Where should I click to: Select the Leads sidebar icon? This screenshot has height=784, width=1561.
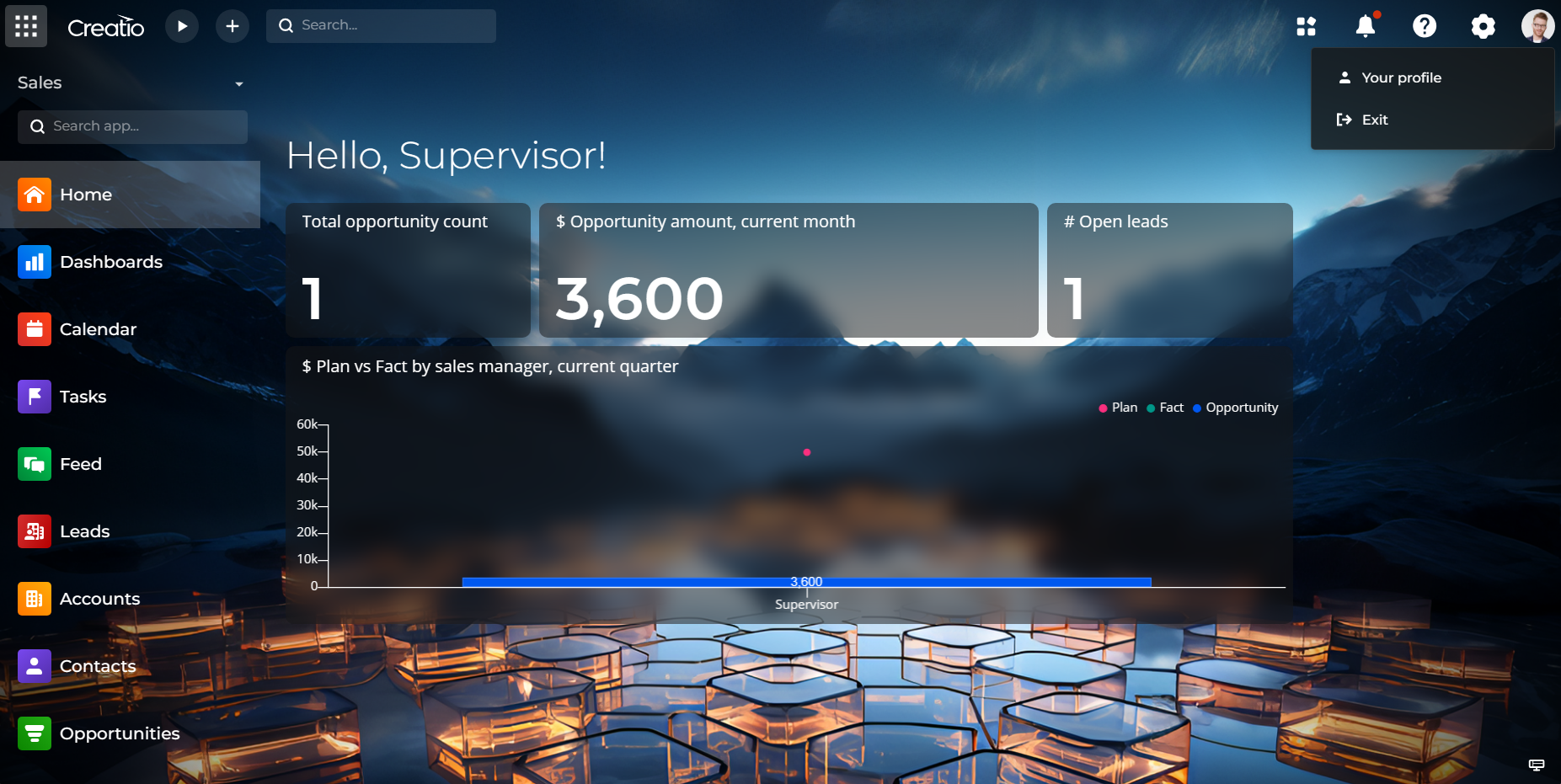tap(35, 531)
